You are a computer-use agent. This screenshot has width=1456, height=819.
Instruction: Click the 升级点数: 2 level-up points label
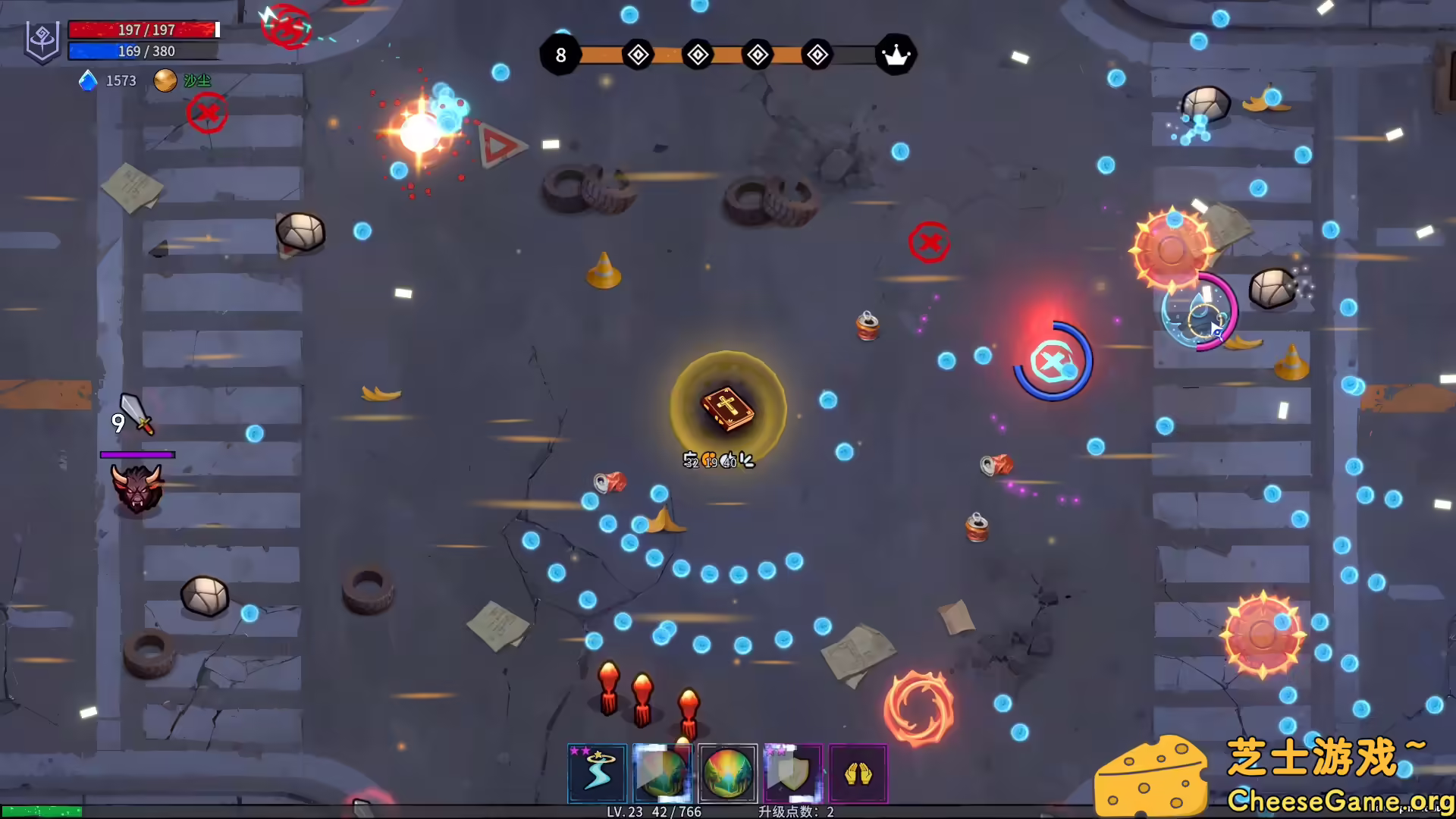pos(795,811)
